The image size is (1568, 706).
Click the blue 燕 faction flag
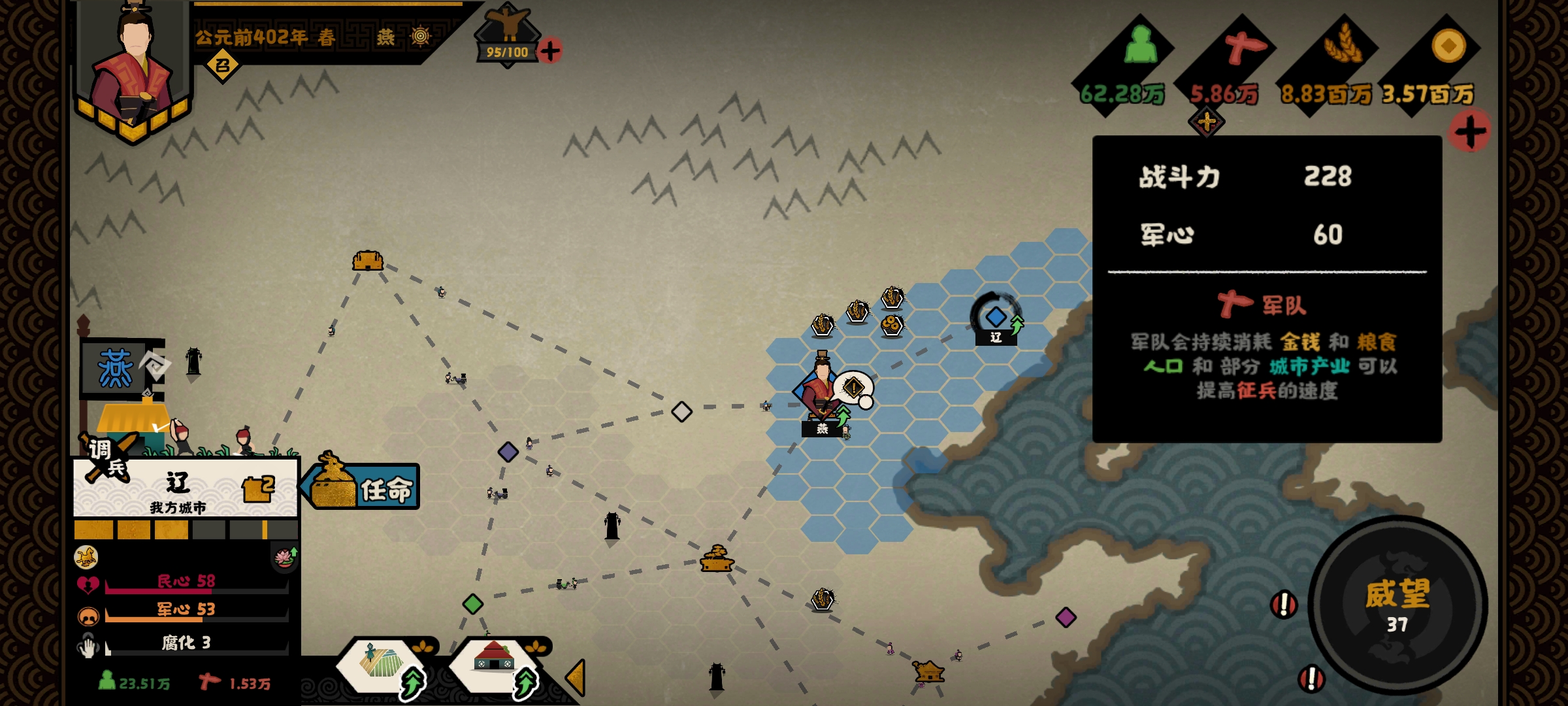[x=116, y=368]
